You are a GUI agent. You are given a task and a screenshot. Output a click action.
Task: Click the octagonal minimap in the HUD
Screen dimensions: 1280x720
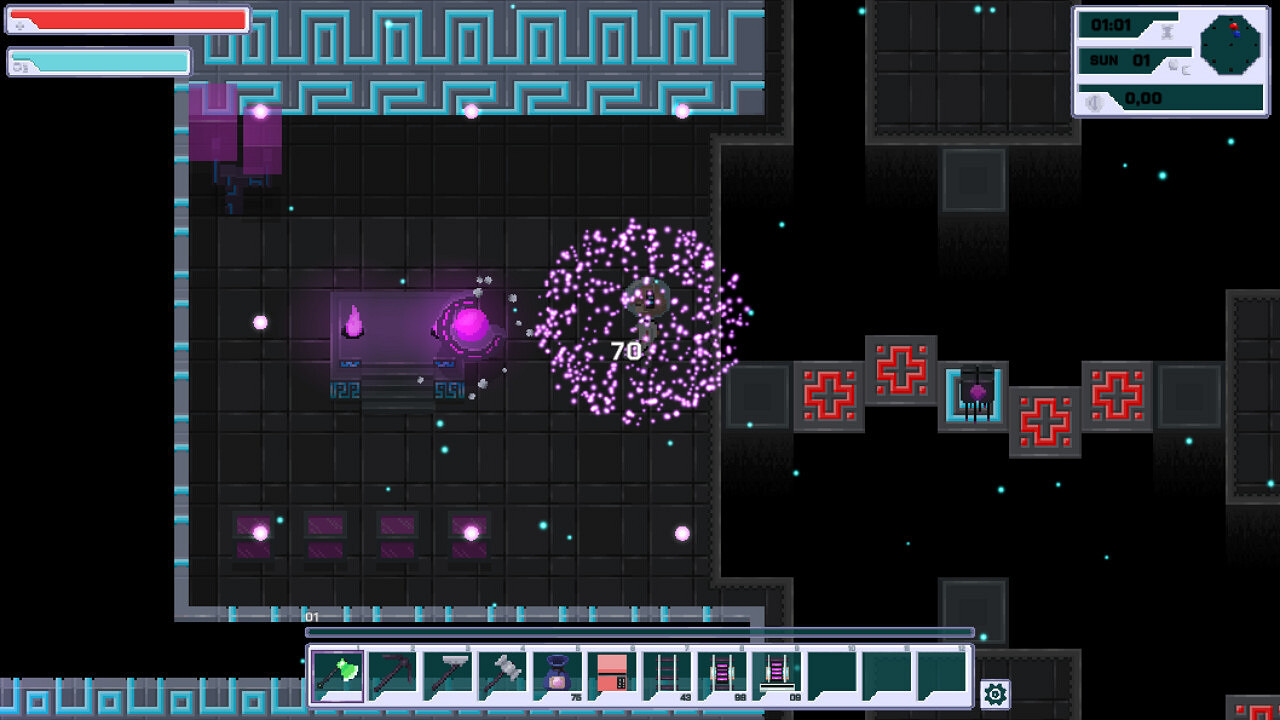click(x=1232, y=45)
